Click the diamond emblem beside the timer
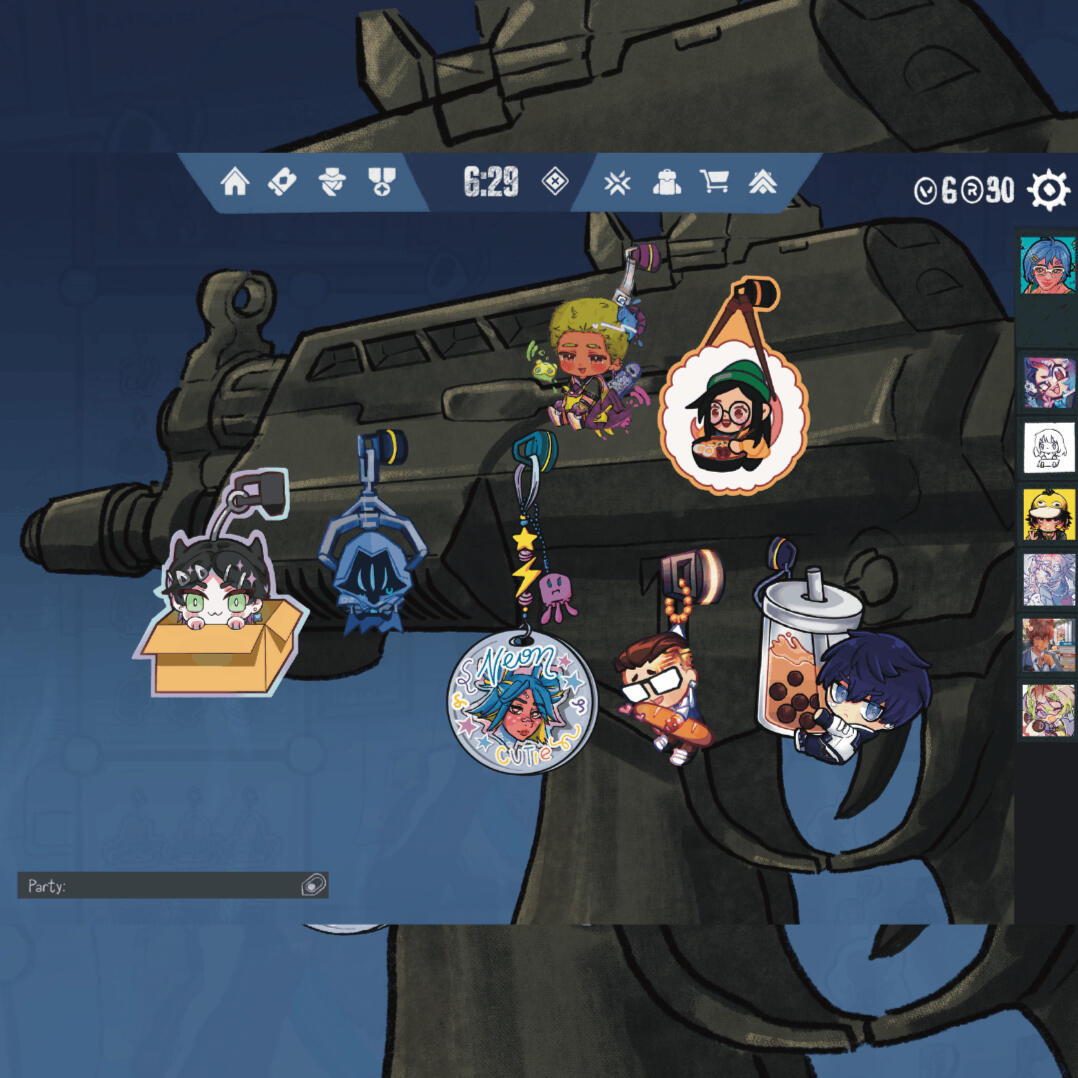This screenshot has height=1078, width=1078. pyautogui.click(x=555, y=182)
